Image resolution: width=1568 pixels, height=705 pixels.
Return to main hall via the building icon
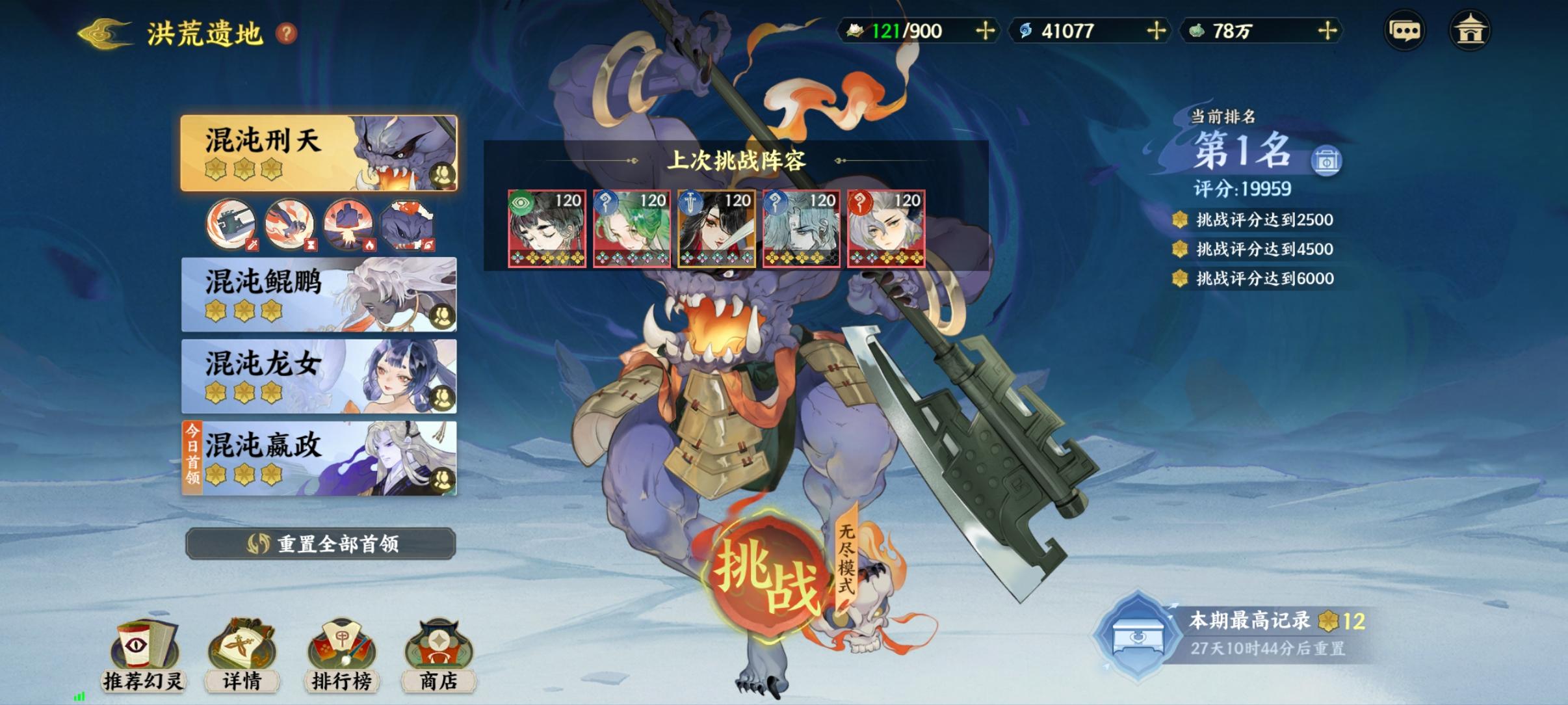click(1470, 29)
